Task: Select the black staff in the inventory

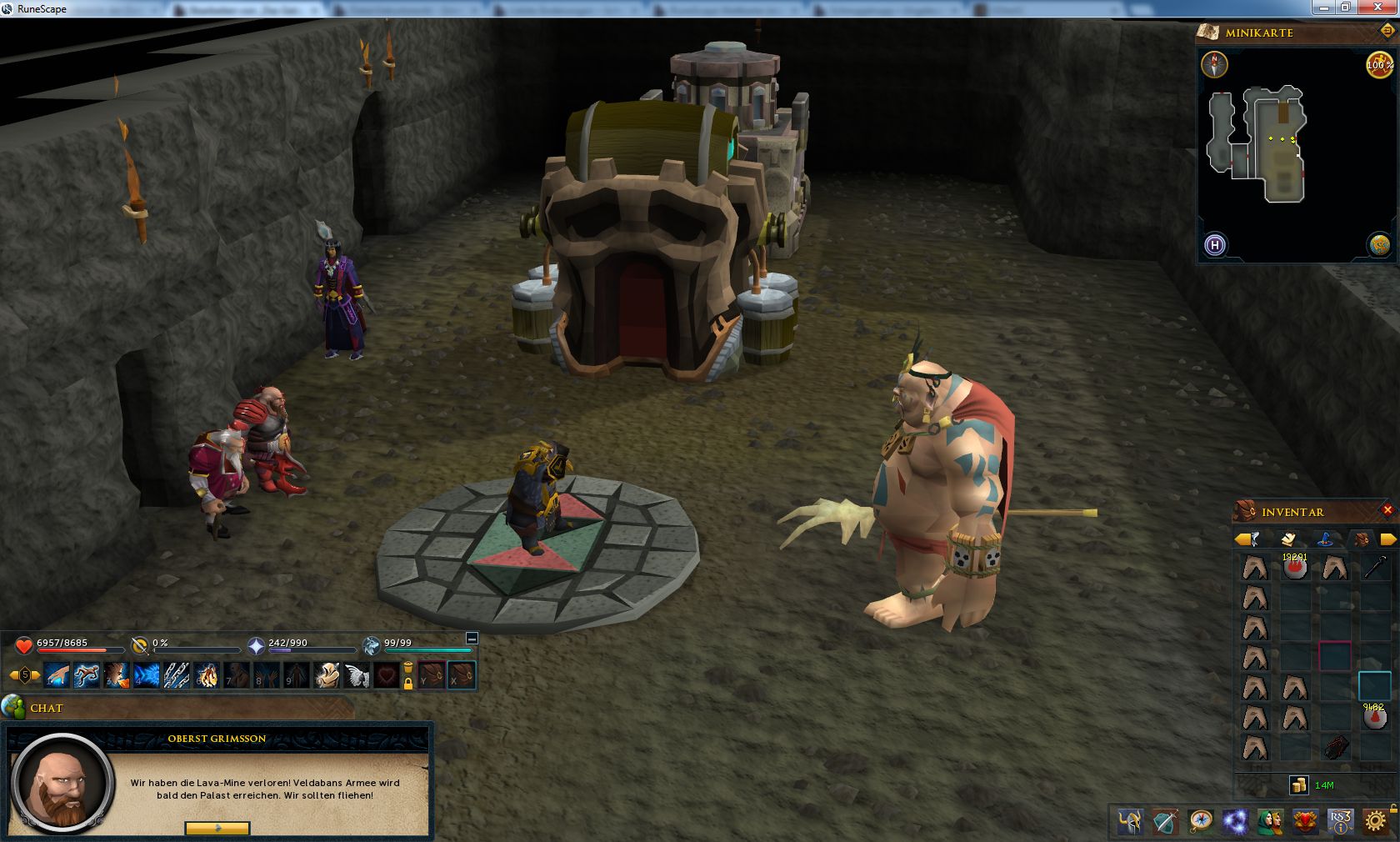Action: point(1375,568)
